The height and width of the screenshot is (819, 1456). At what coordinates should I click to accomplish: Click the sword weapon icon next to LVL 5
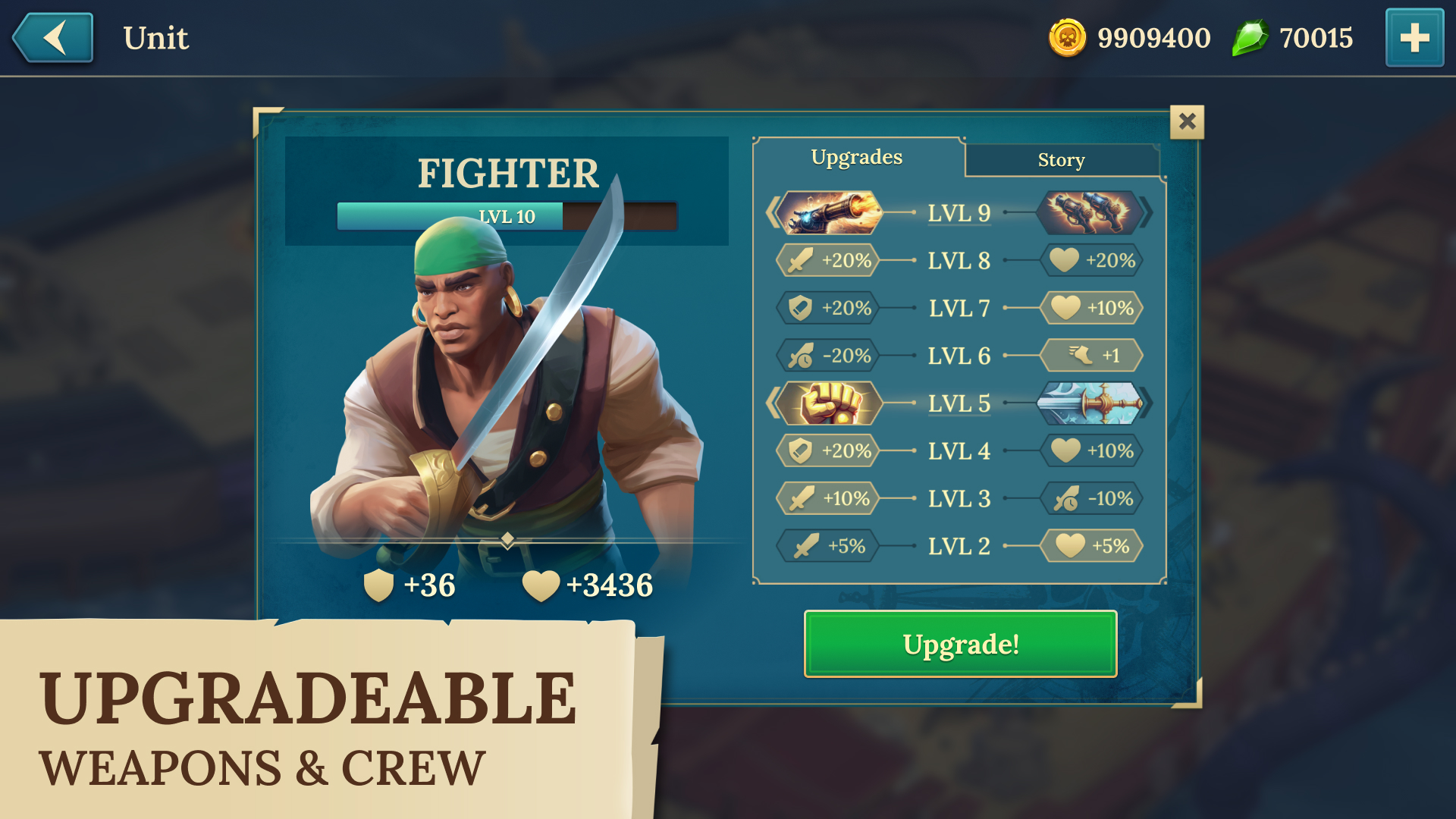pyautogui.click(x=1090, y=403)
